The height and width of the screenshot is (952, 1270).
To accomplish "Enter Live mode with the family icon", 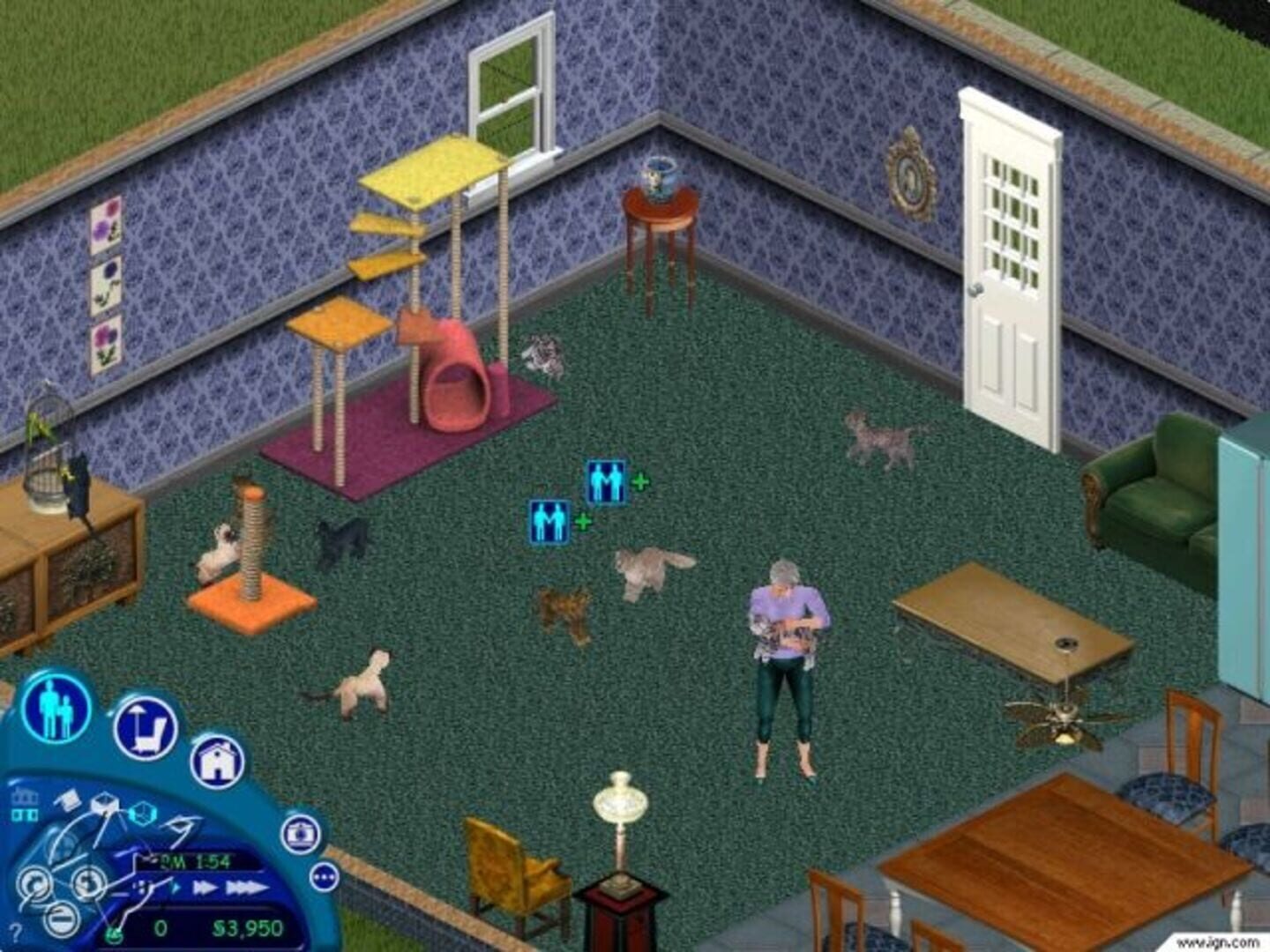I will (55, 706).
